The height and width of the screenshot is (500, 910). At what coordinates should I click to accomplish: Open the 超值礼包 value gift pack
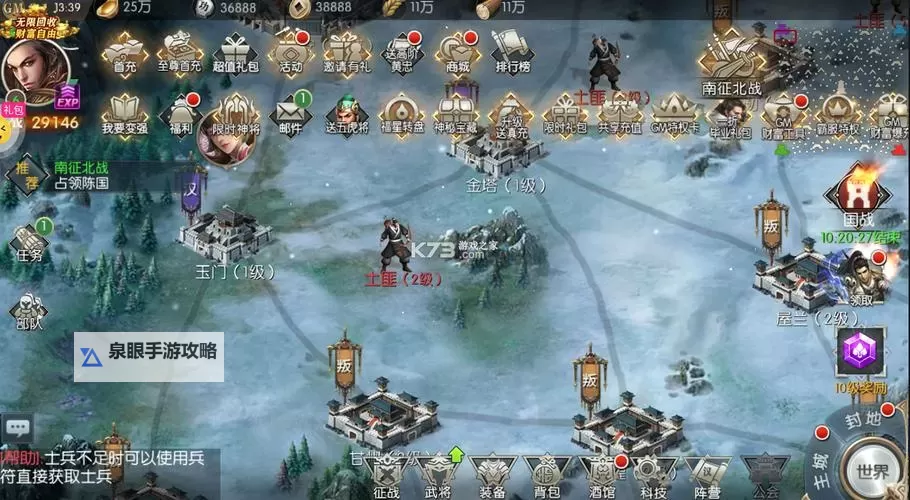tap(235, 50)
